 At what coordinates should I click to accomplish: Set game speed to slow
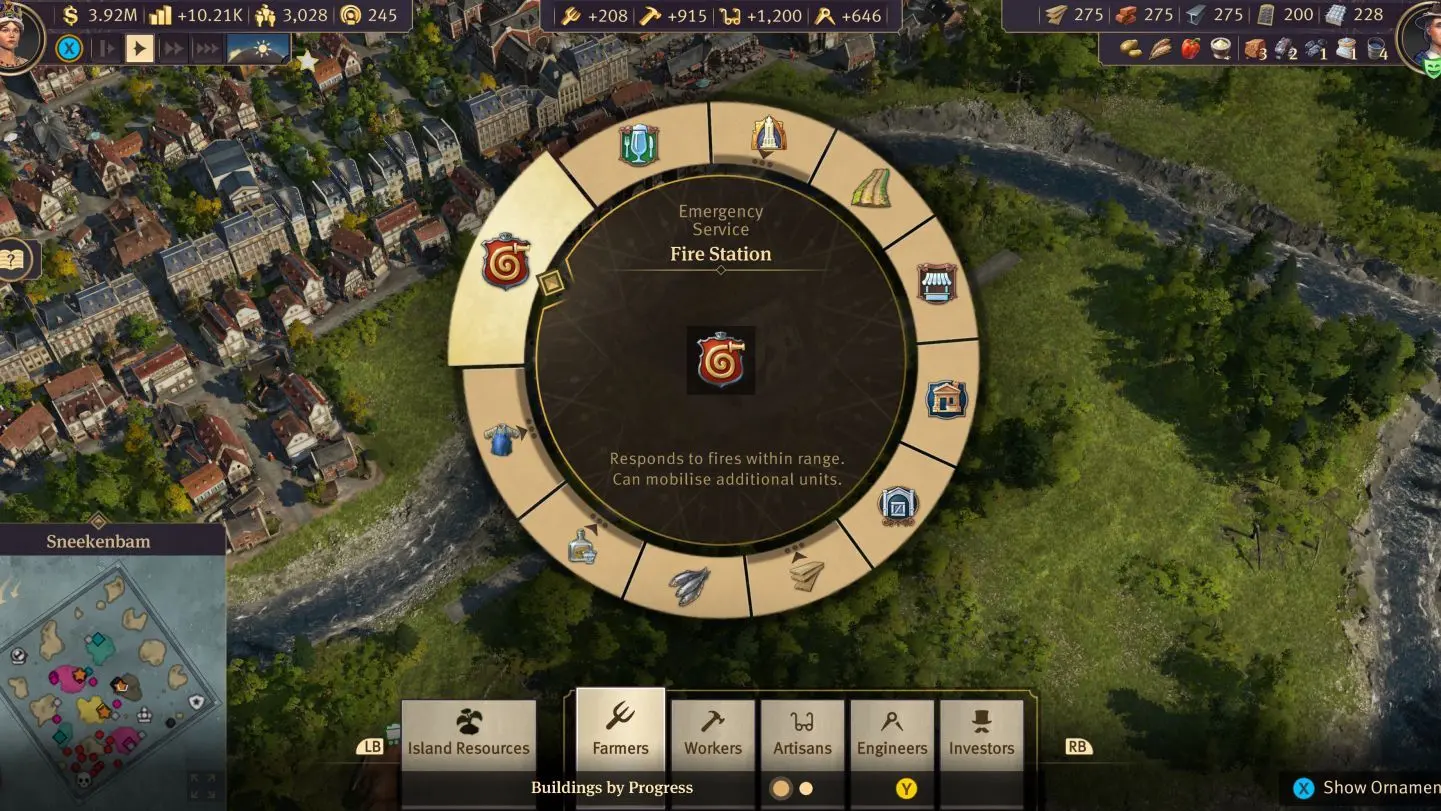[107, 48]
